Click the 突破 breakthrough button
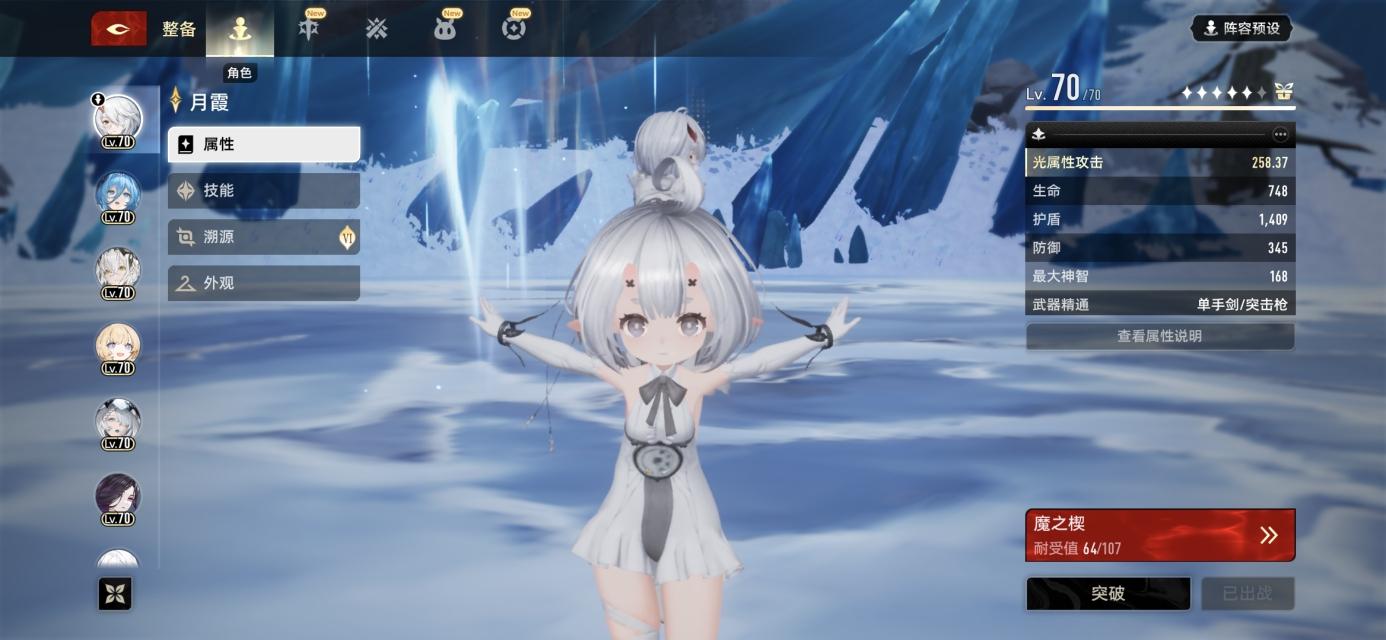 point(1108,594)
